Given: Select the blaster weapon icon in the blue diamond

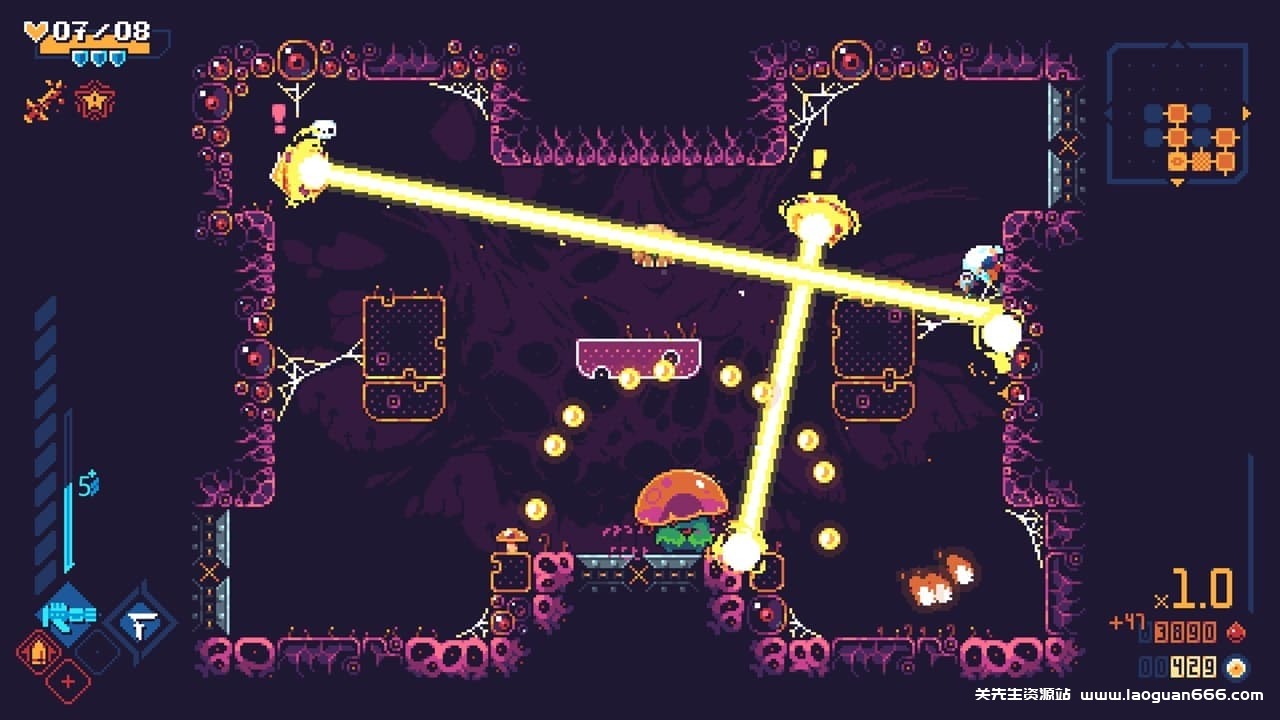Looking at the screenshot, I should (68, 616).
